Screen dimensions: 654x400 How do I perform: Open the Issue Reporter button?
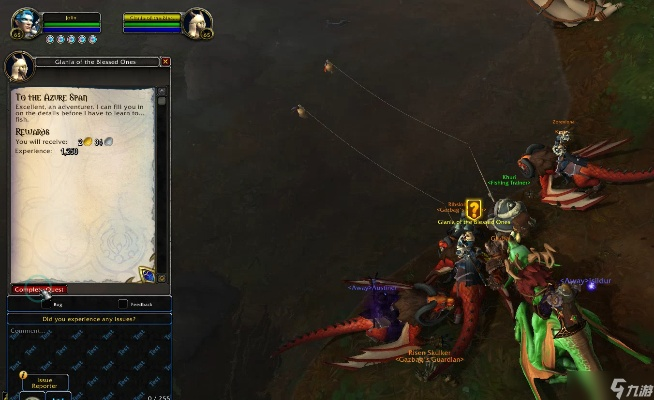[46, 382]
